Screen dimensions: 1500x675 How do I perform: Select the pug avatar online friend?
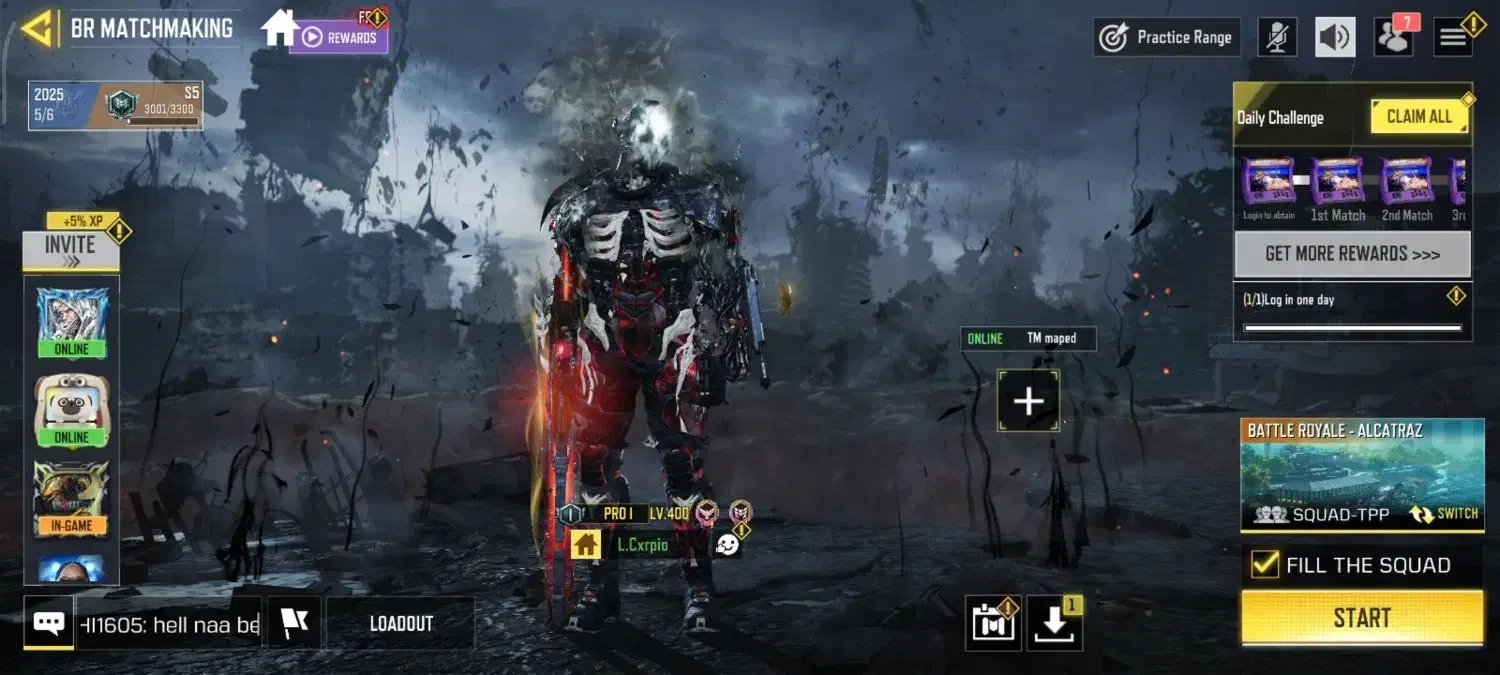pyautogui.click(x=72, y=409)
